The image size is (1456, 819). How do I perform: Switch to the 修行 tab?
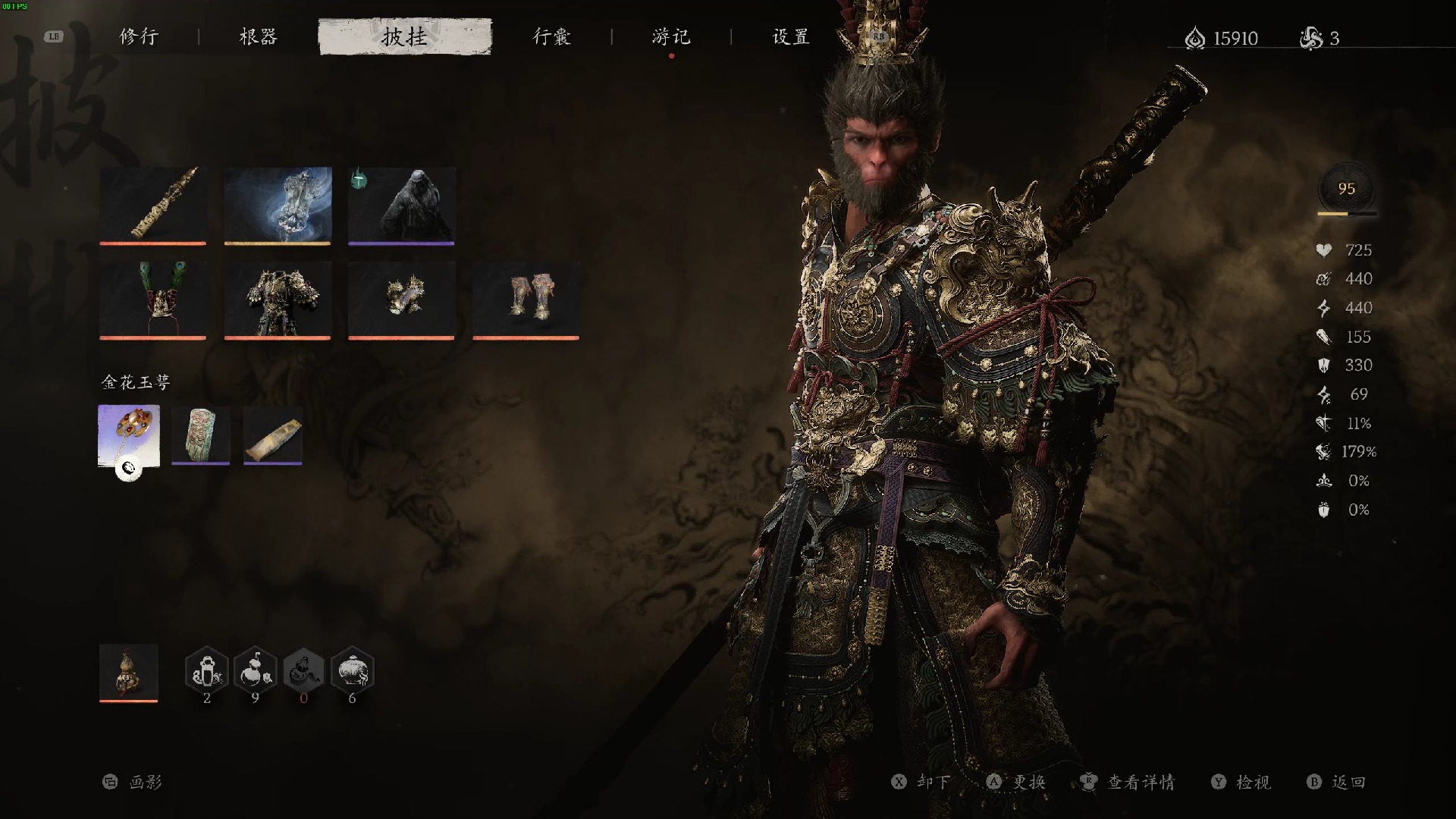tap(139, 36)
